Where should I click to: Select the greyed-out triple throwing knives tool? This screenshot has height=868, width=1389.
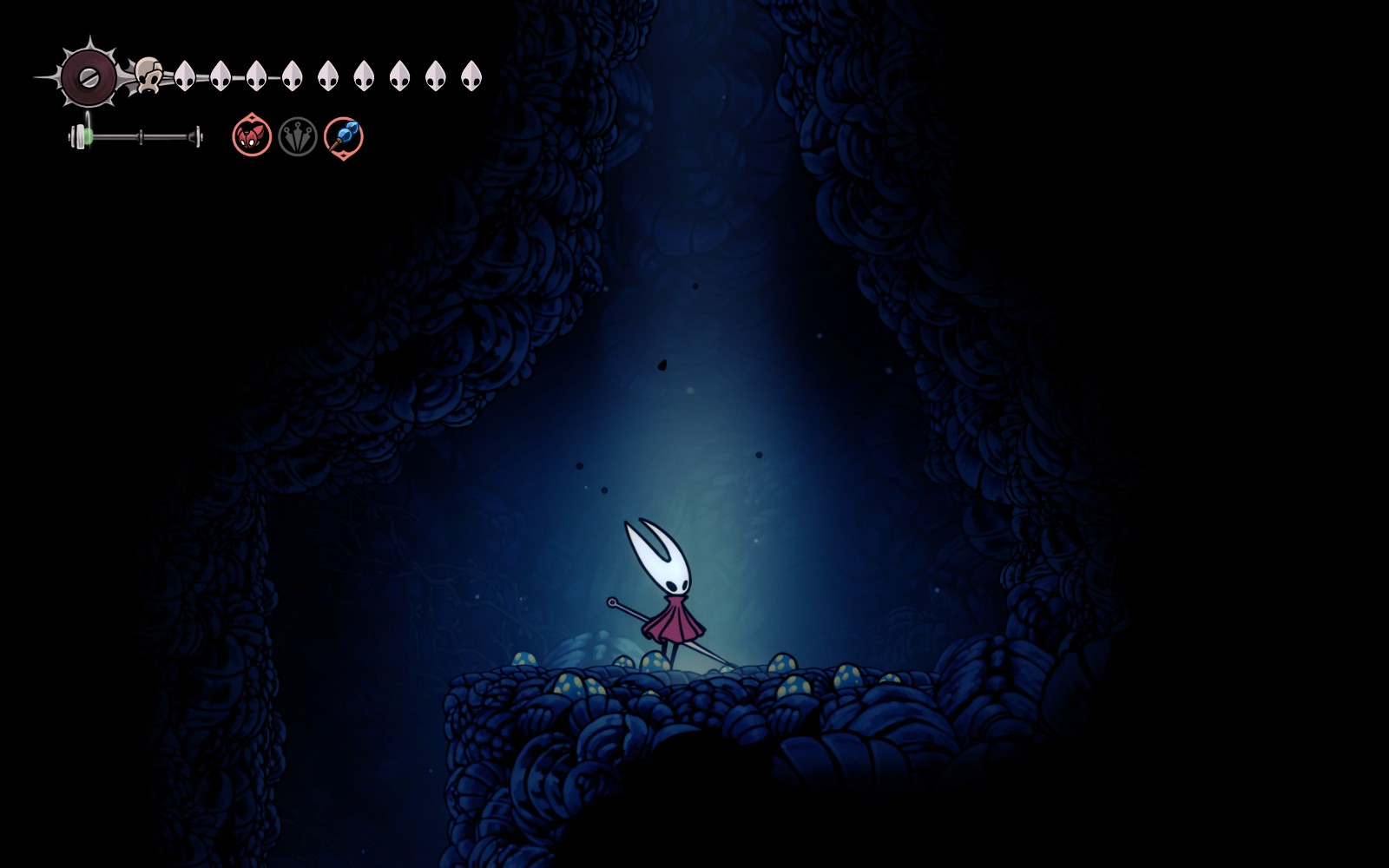(298, 137)
